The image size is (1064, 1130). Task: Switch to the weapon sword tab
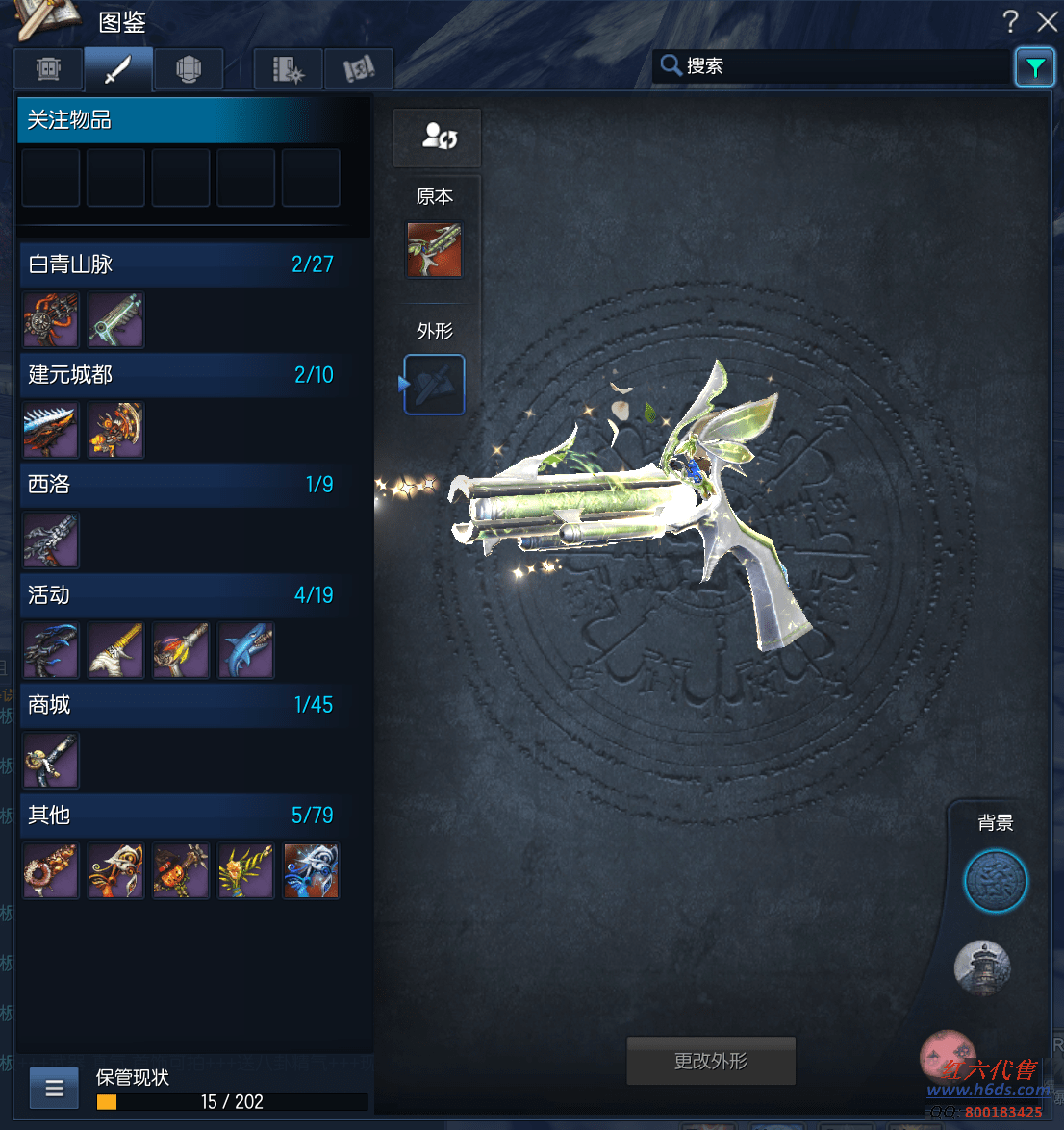tap(118, 69)
